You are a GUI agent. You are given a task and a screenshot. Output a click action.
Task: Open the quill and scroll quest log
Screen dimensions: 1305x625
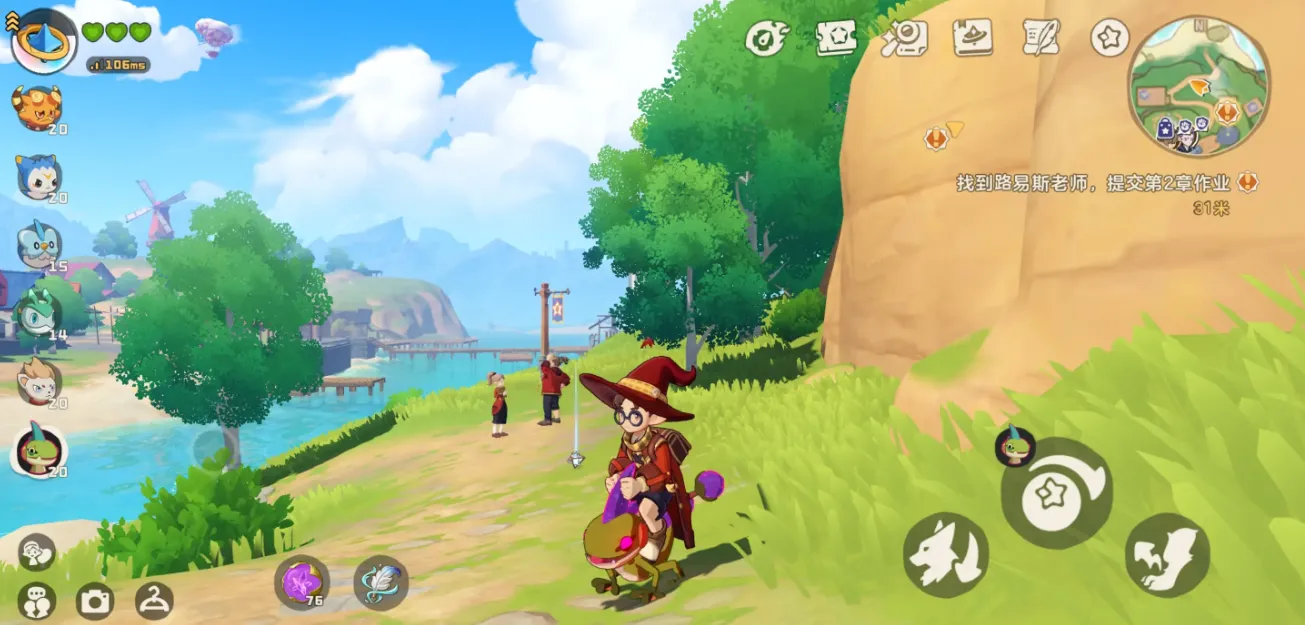click(1041, 38)
